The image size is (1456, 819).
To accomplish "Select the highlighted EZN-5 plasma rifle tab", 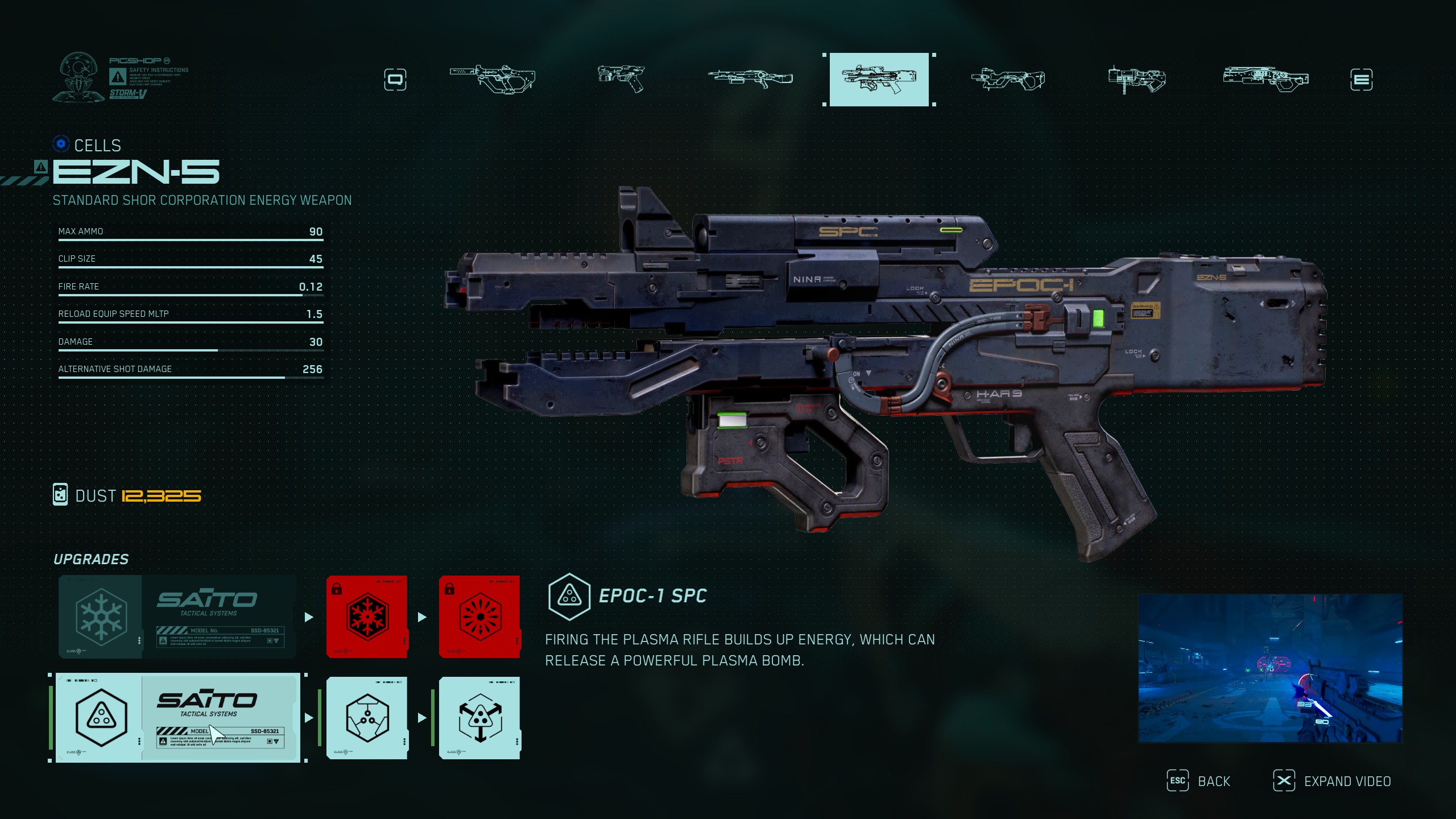I will pos(879,80).
